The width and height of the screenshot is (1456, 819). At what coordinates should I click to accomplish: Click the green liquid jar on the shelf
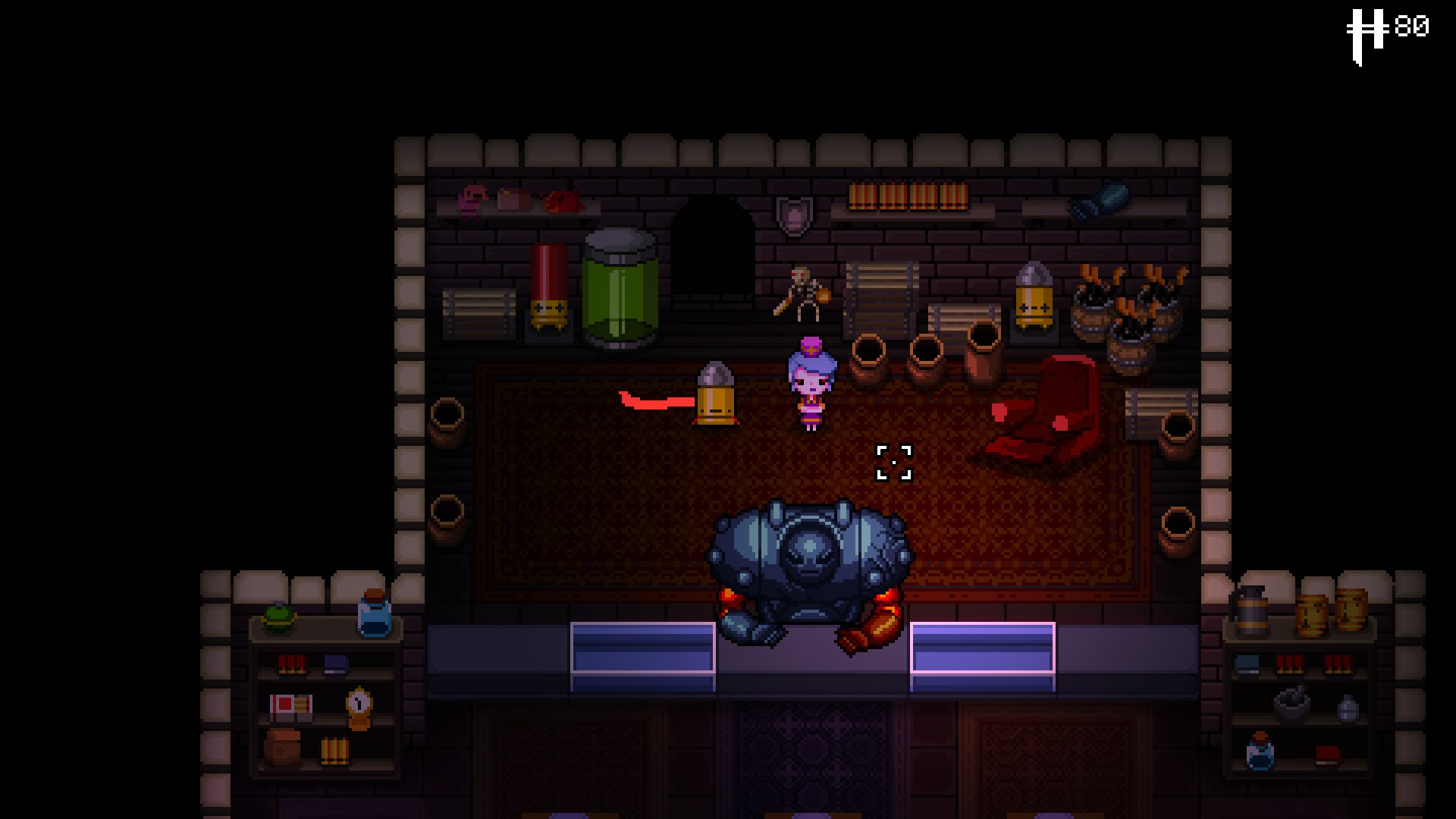(x=622, y=296)
